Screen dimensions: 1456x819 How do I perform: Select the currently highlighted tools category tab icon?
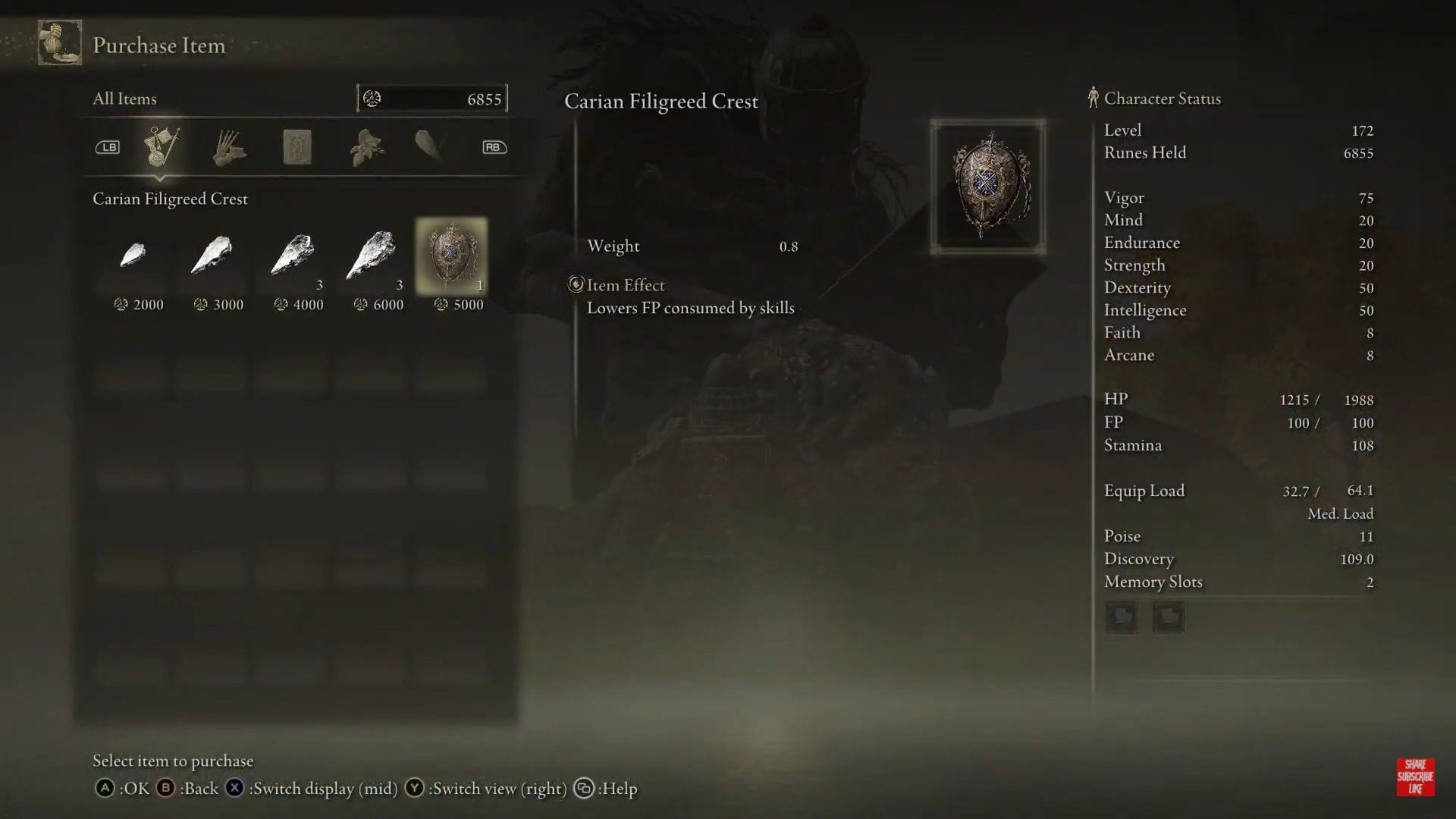pos(162,146)
